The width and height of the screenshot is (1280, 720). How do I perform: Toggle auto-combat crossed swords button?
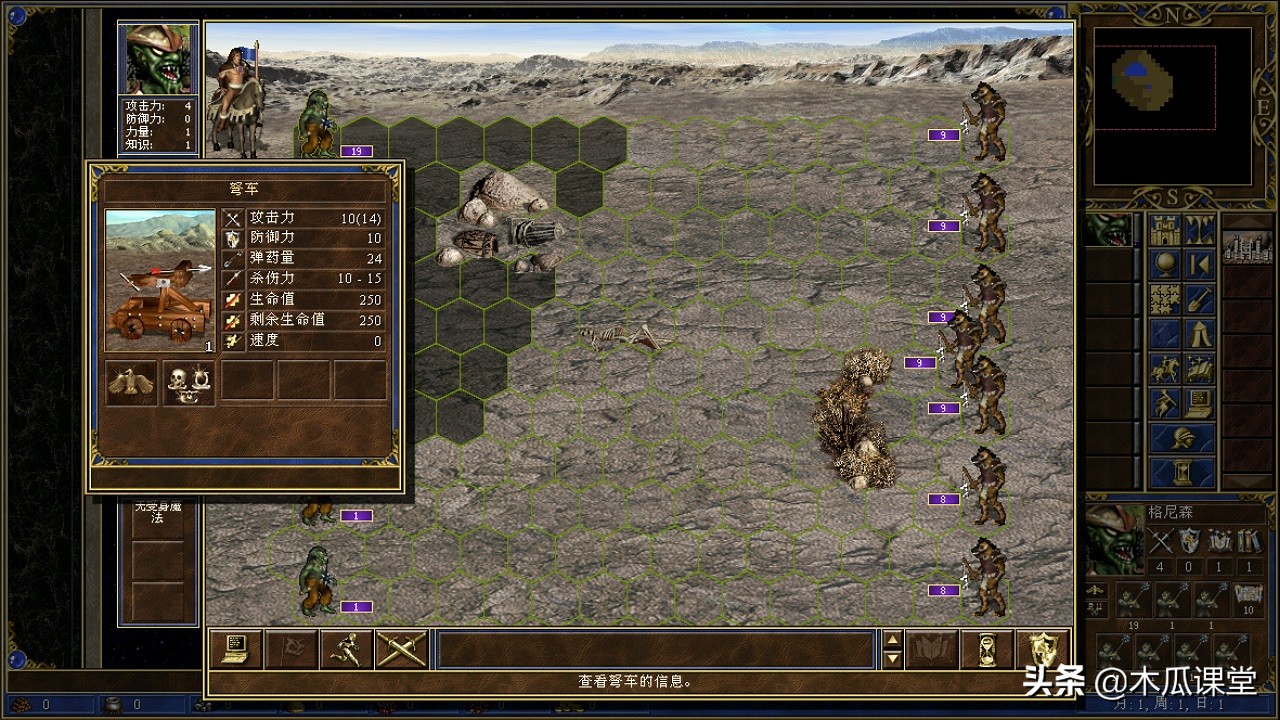[402, 650]
